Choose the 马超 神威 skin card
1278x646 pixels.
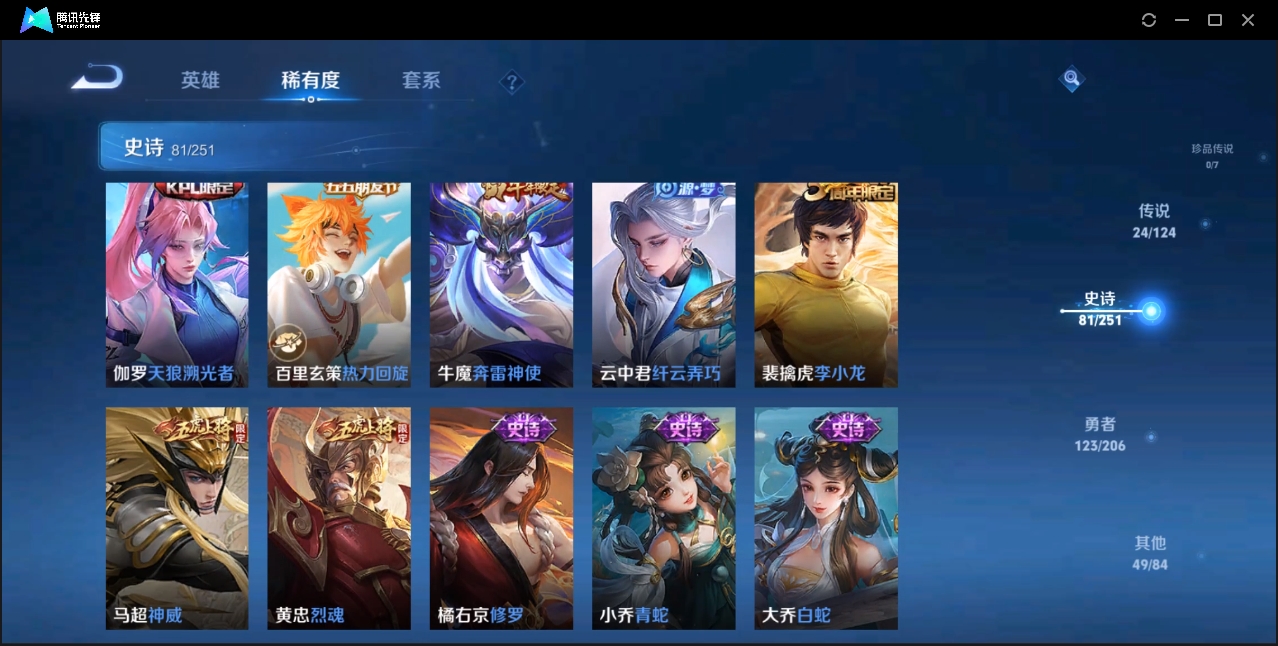click(177, 518)
